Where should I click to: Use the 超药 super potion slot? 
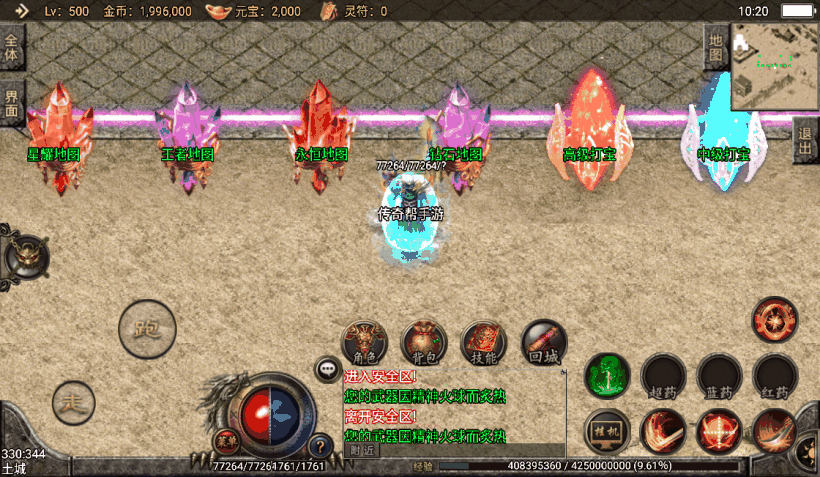point(663,376)
